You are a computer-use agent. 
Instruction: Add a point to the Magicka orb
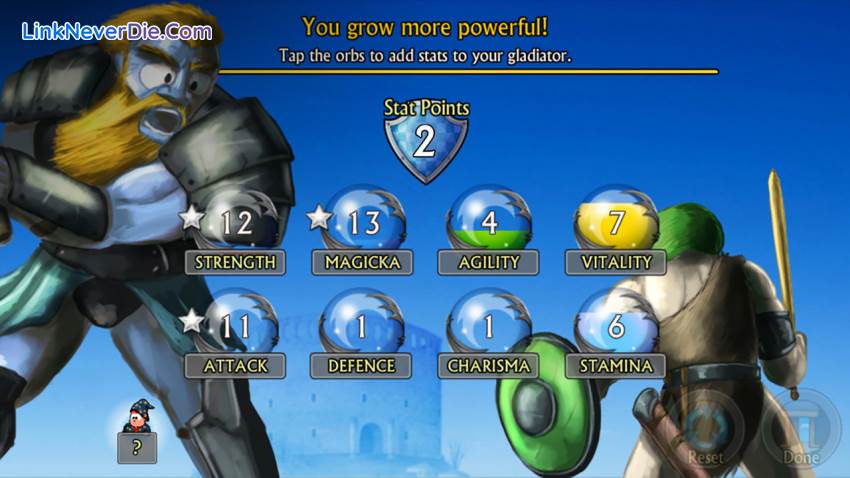[x=362, y=221]
